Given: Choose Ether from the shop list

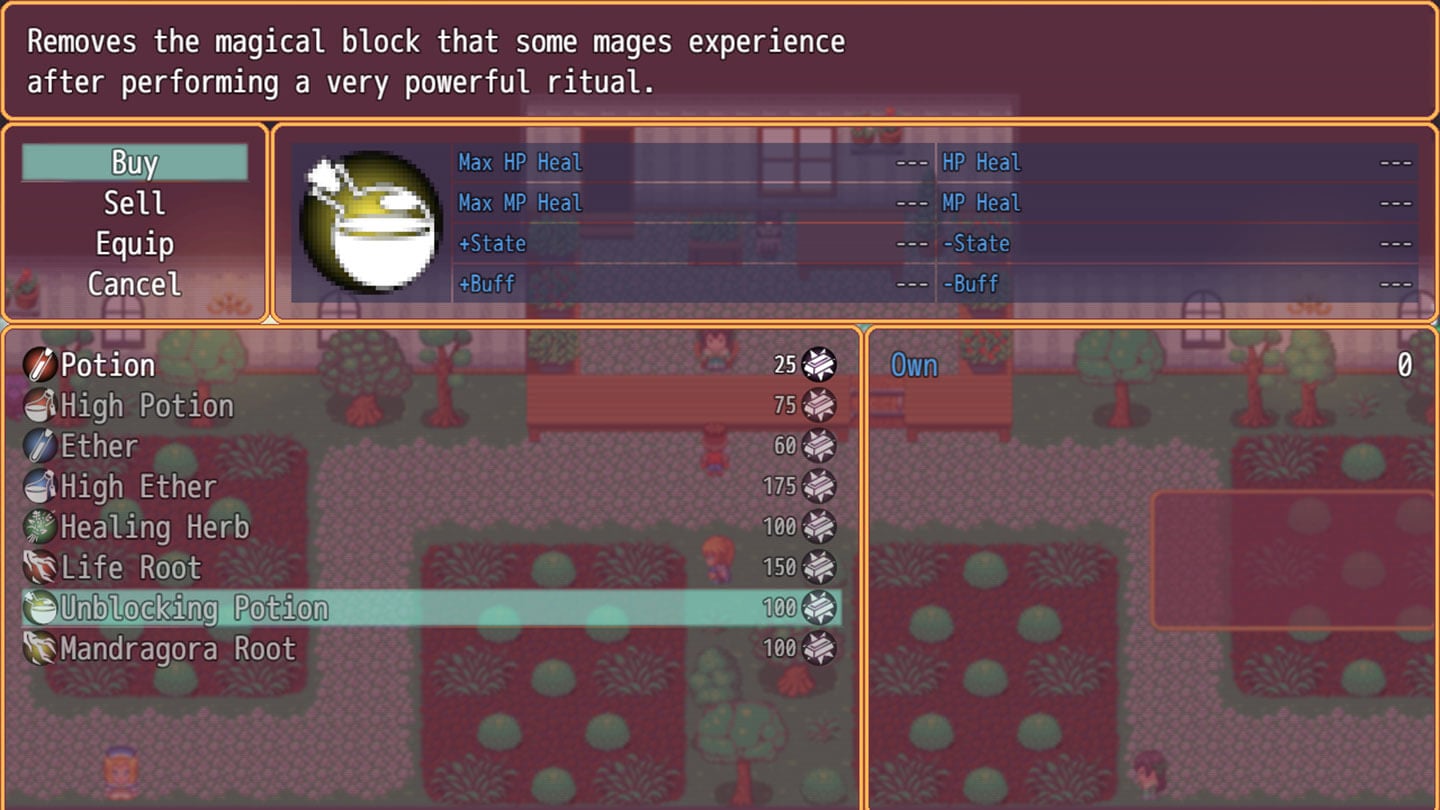Looking at the screenshot, I should click(99, 446).
